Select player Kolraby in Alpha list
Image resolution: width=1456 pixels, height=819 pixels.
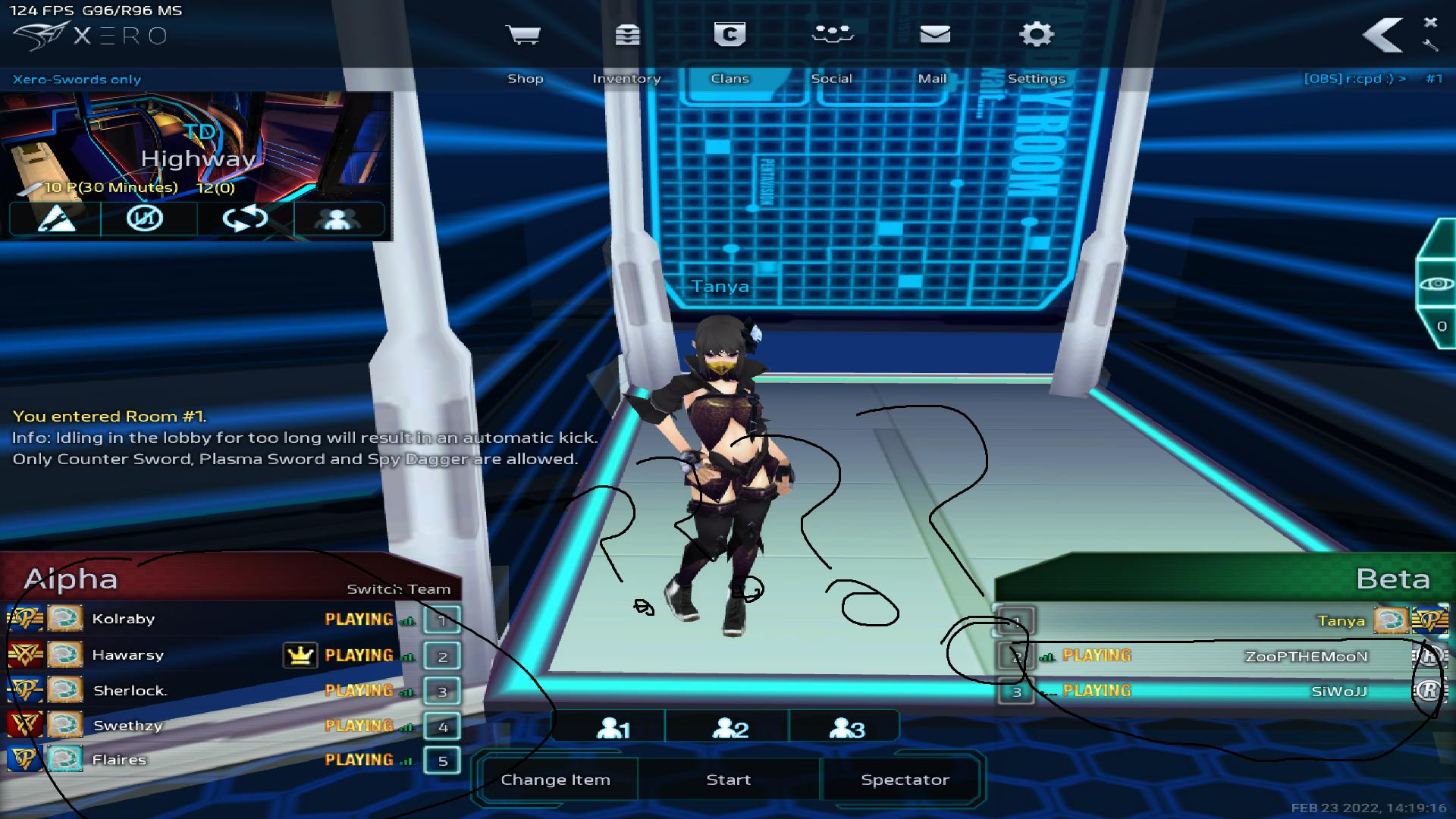(x=124, y=619)
